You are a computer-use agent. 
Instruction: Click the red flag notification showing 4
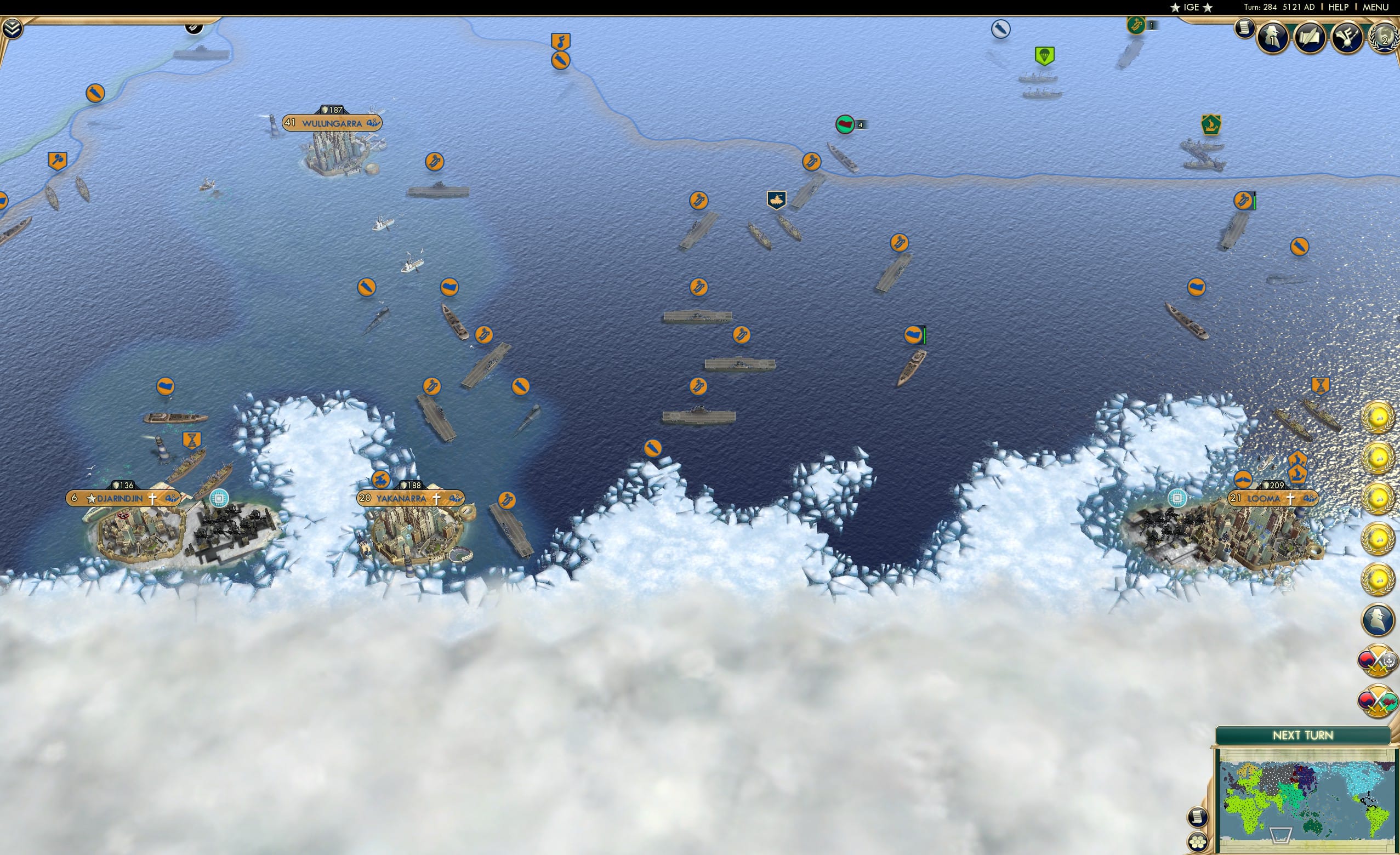[x=846, y=126]
